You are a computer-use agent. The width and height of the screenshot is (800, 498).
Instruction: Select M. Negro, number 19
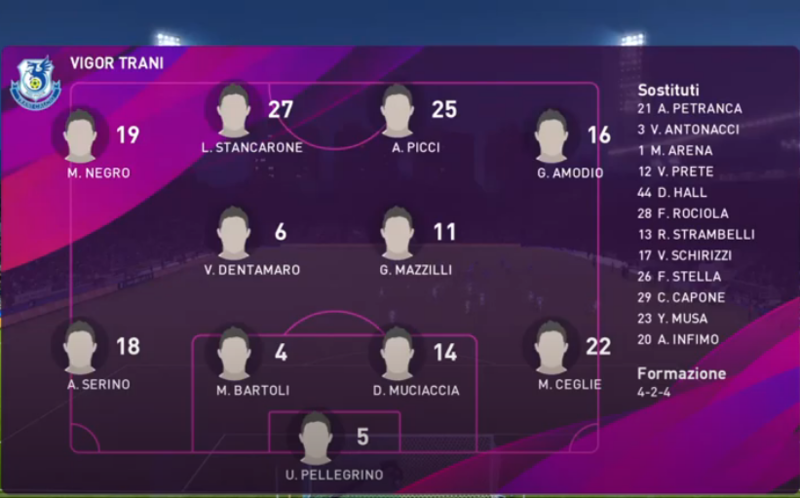click(x=81, y=137)
